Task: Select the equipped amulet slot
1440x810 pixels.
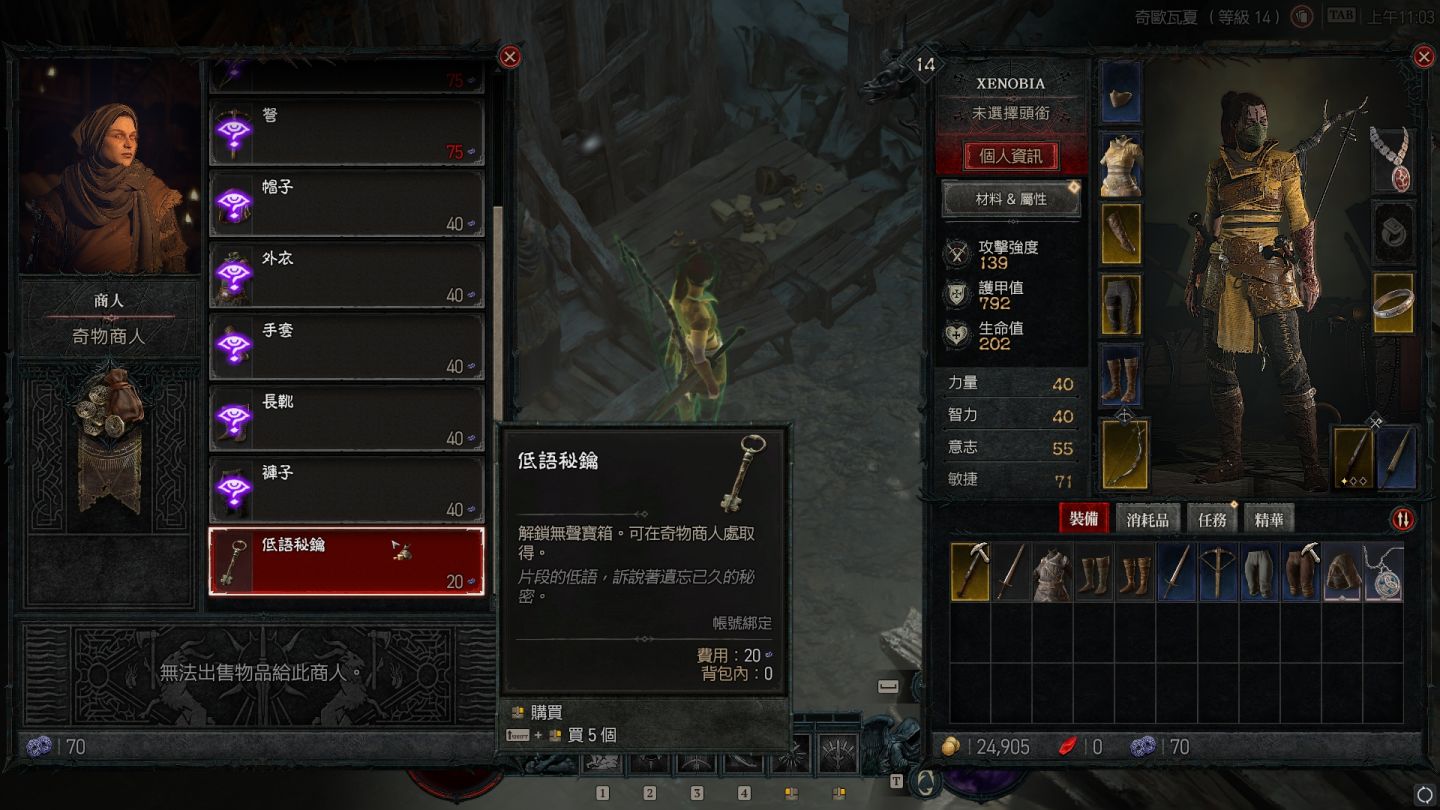Action: tap(1393, 160)
